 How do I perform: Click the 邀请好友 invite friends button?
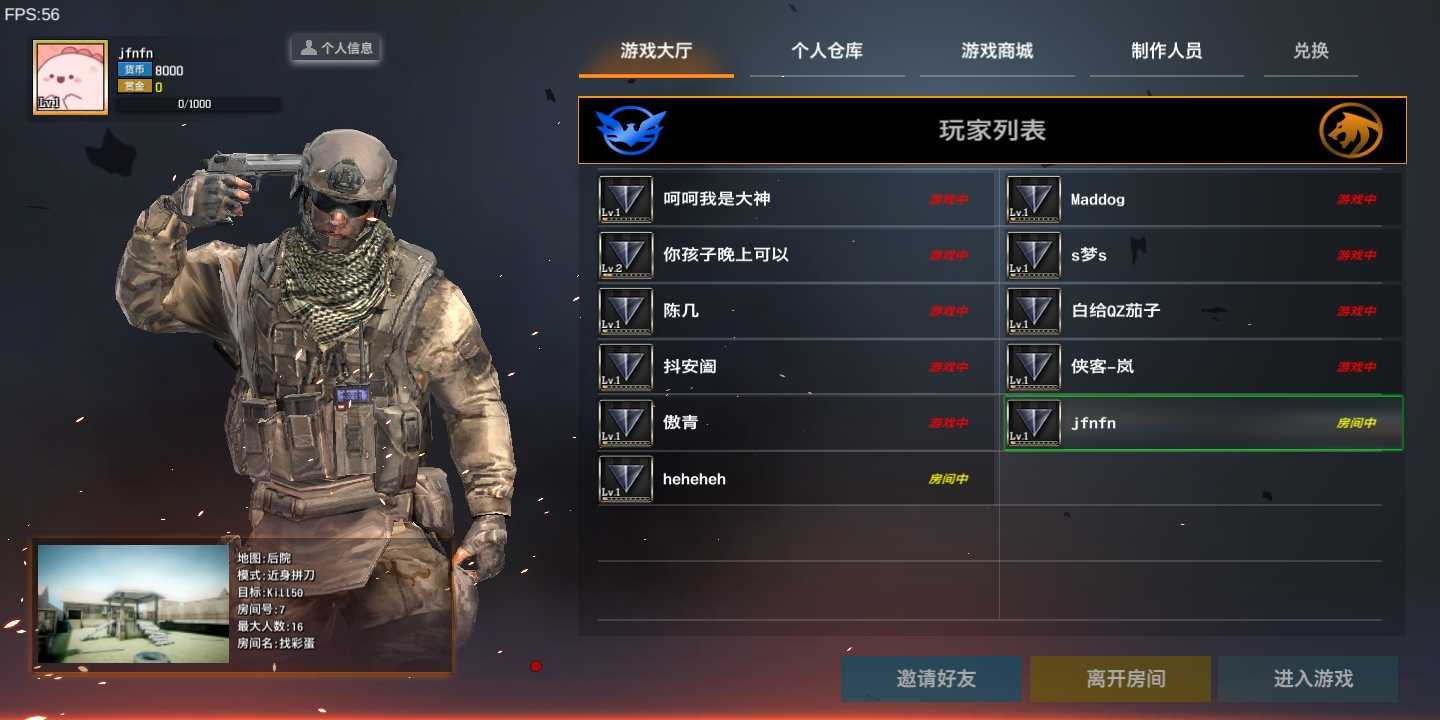pos(931,678)
